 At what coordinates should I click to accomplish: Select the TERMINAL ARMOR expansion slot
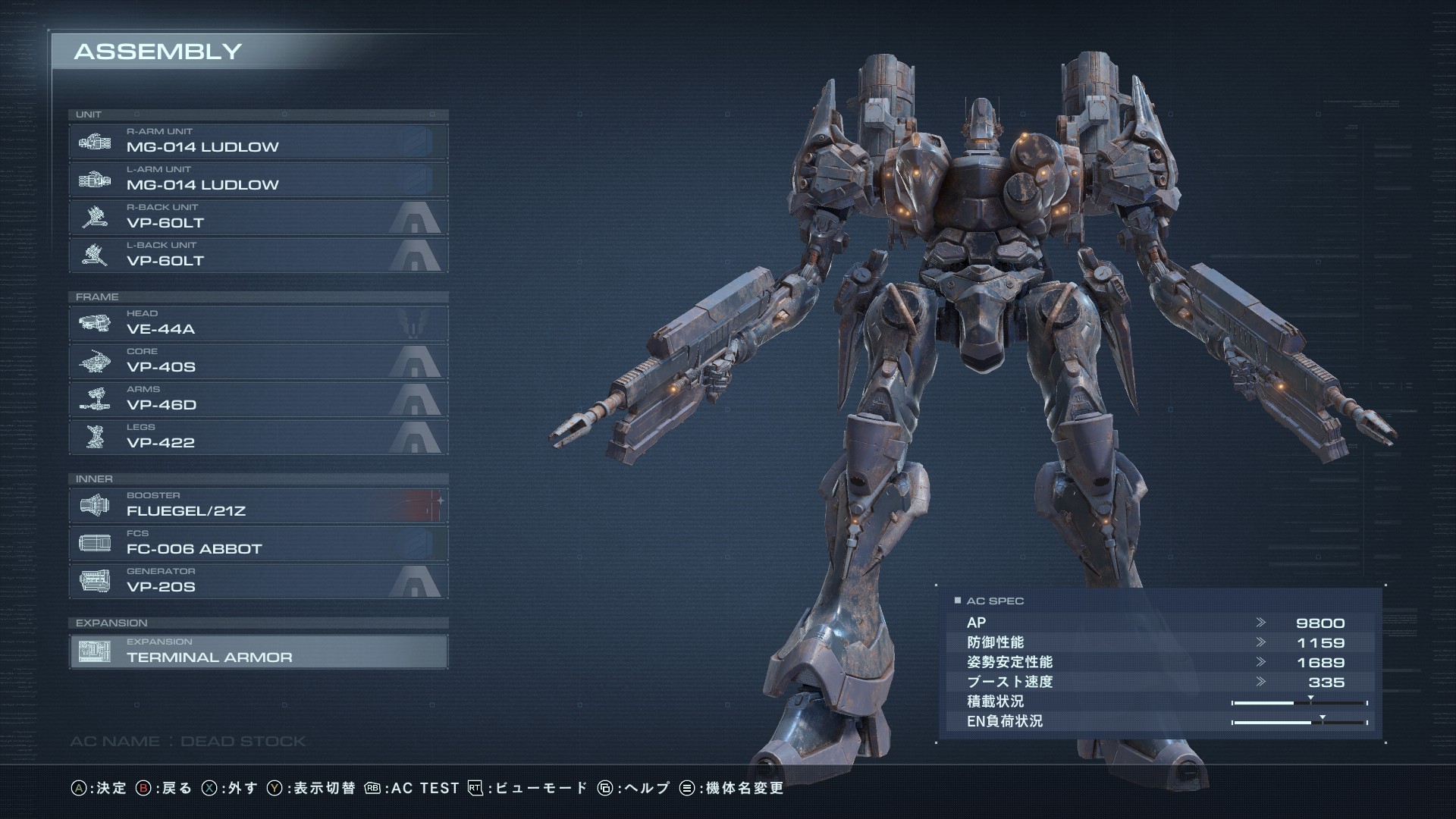coord(258,652)
